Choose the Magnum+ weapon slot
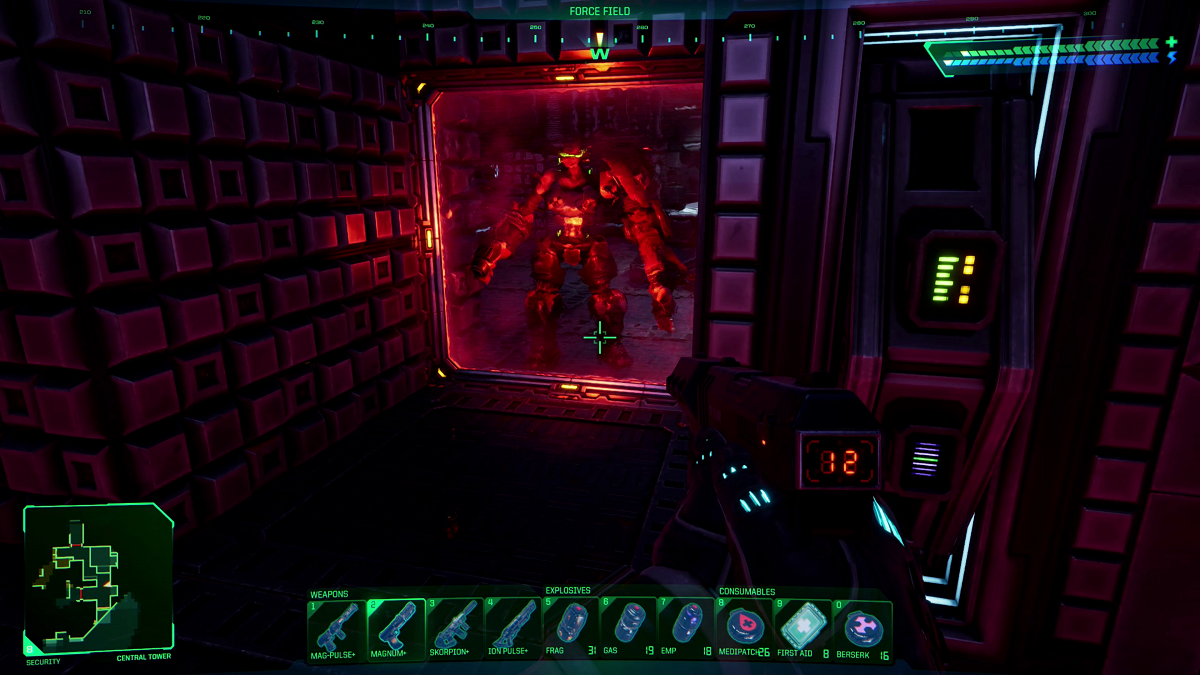Image resolution: width=1200 pixels, height=675 pixels. pyautogui.click(x=396, y=628)
